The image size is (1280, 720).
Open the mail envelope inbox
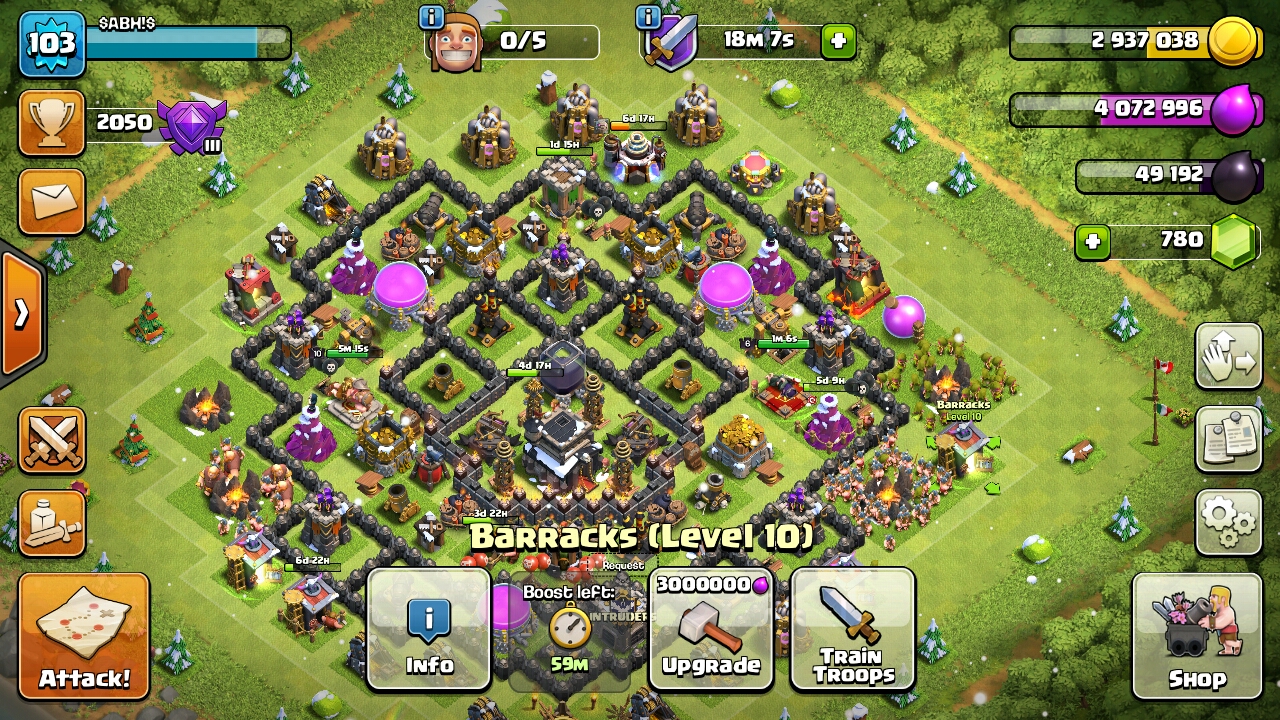(52, 201)
